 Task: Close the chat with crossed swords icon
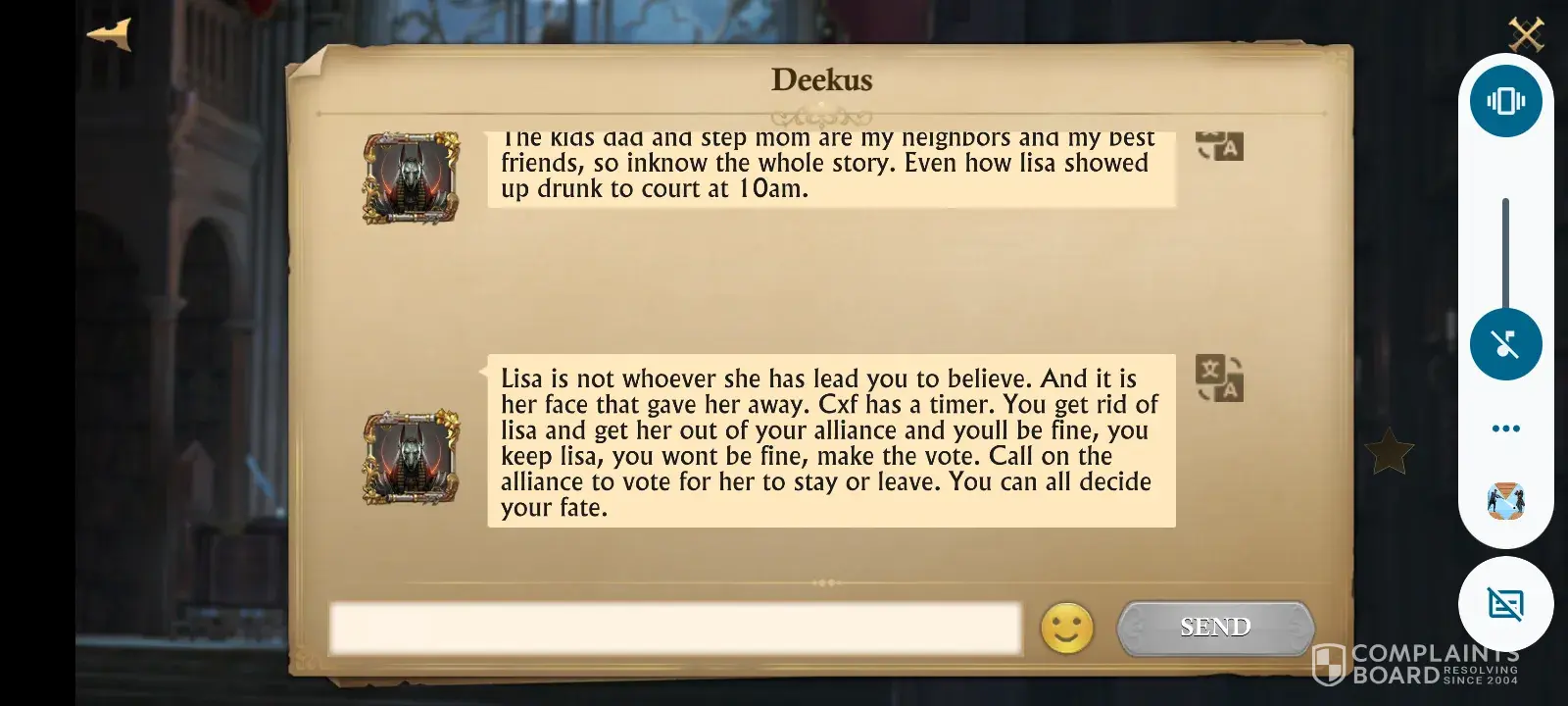tap(1526, 34)
